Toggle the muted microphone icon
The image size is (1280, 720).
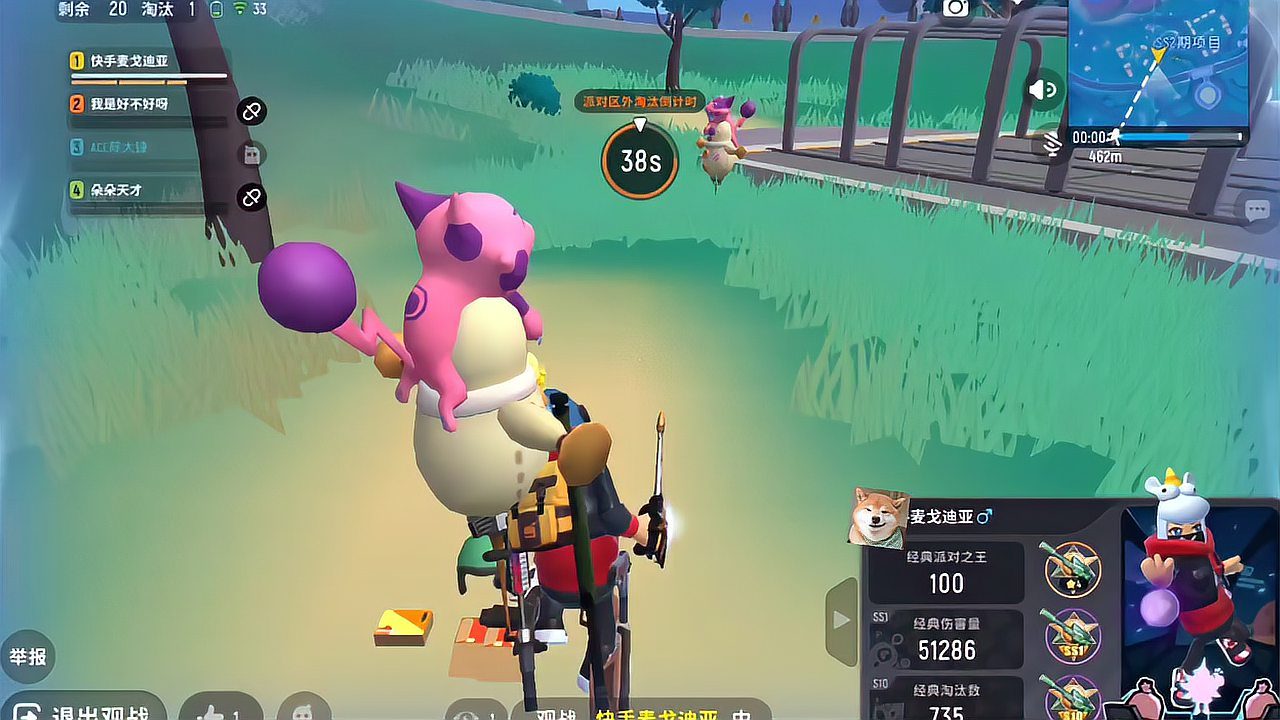tap(1050, 144)
